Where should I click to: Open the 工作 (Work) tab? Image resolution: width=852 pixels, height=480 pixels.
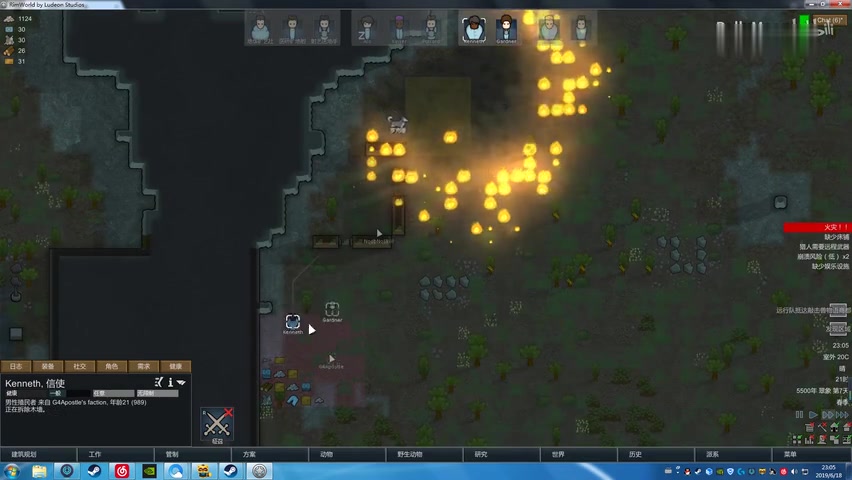(x=95, y=454)
